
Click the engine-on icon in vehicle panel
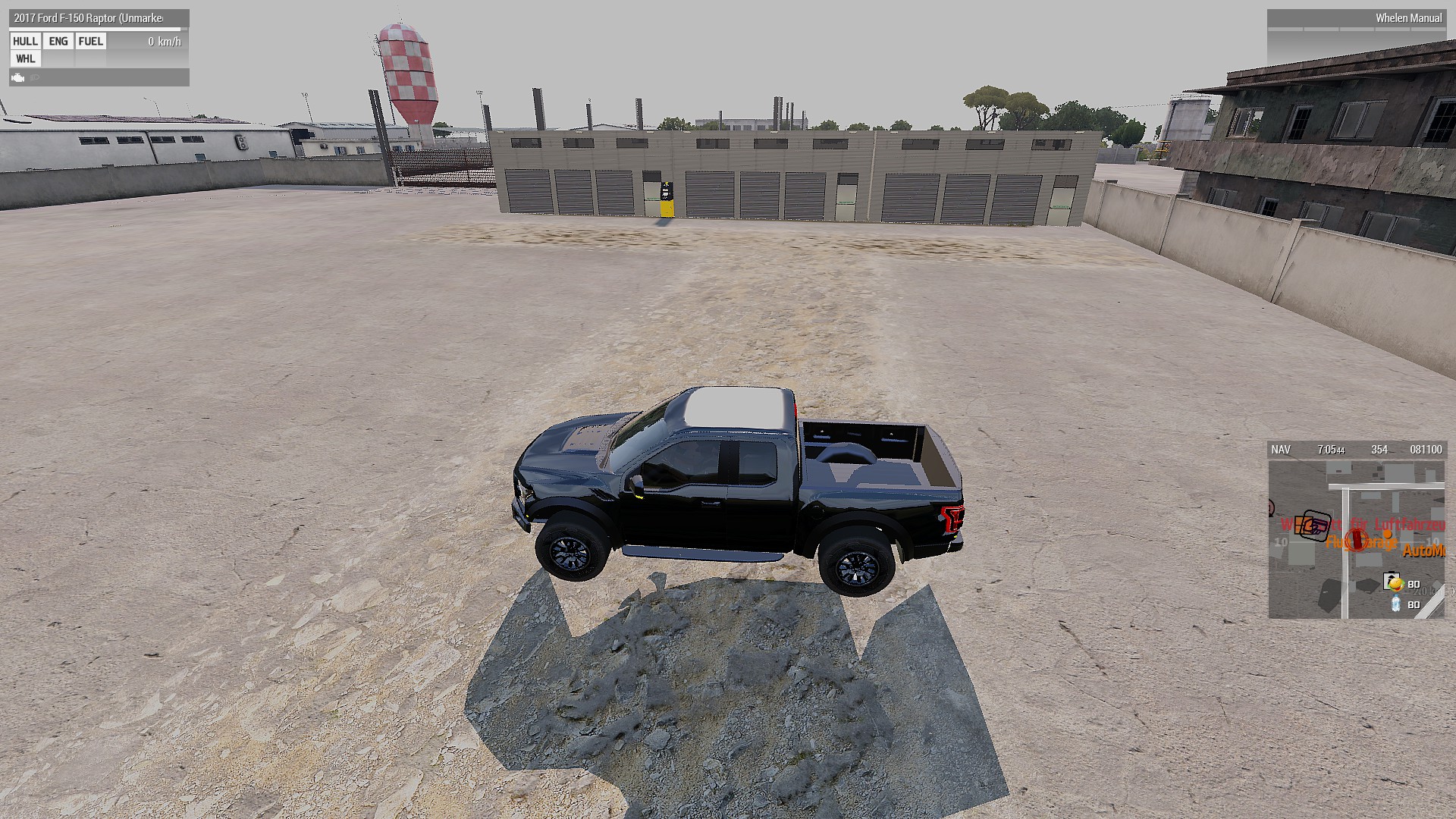18,77
